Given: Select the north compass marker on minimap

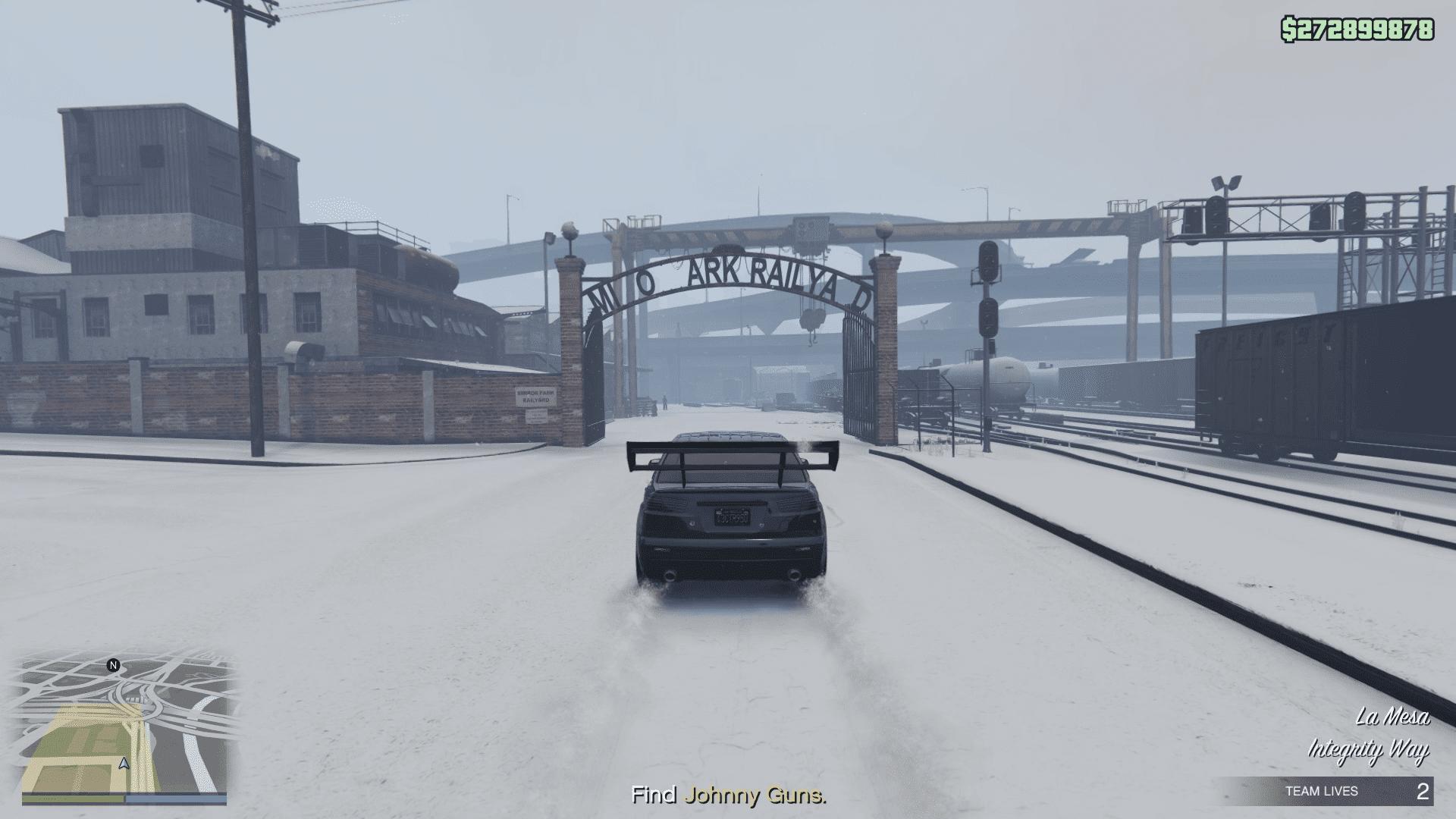Looking at the screenshot, I should click(x=114, y=666).
